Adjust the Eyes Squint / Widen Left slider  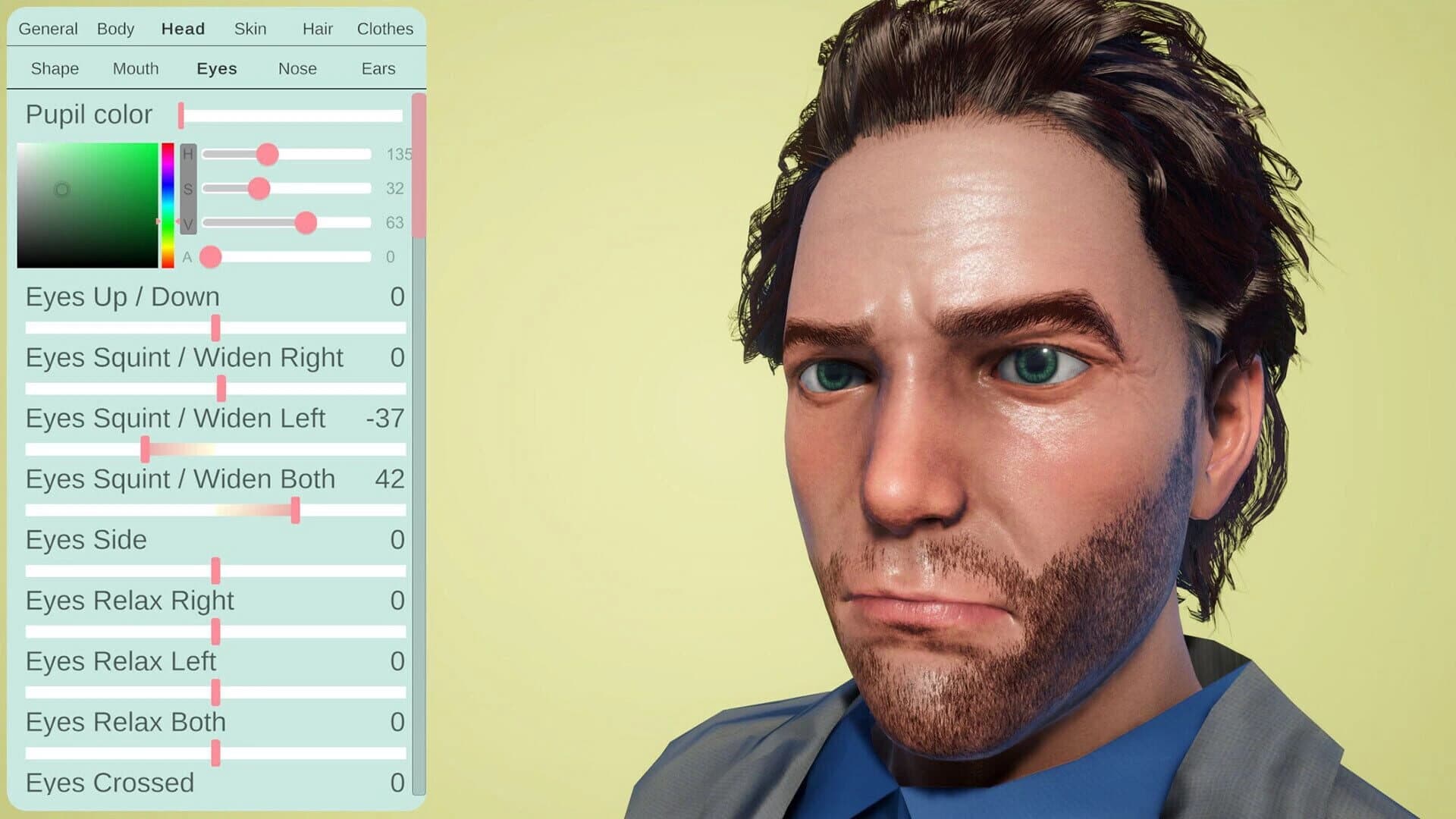click(x=146, y=449)
